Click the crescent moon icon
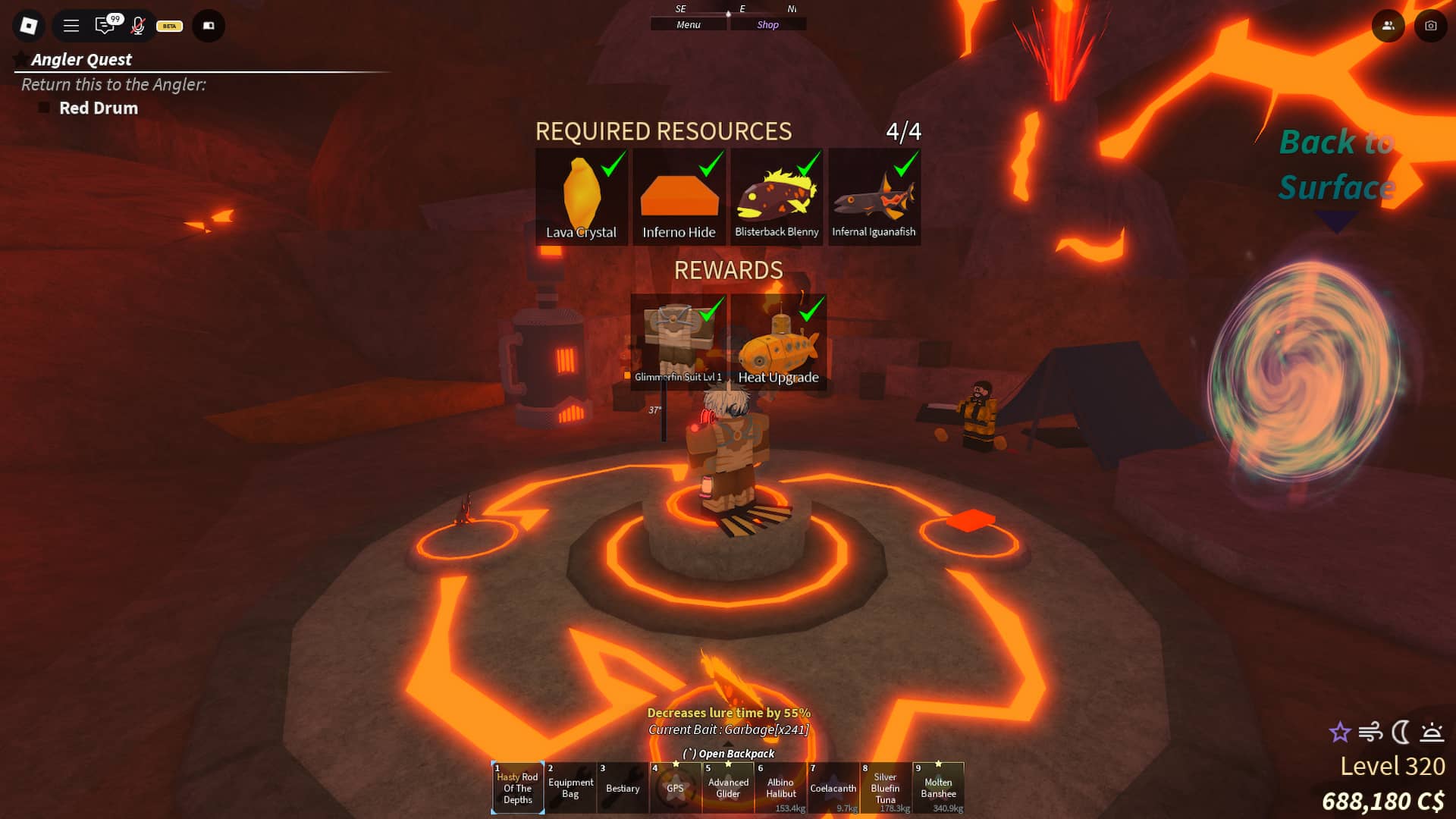 (1399, 733)
